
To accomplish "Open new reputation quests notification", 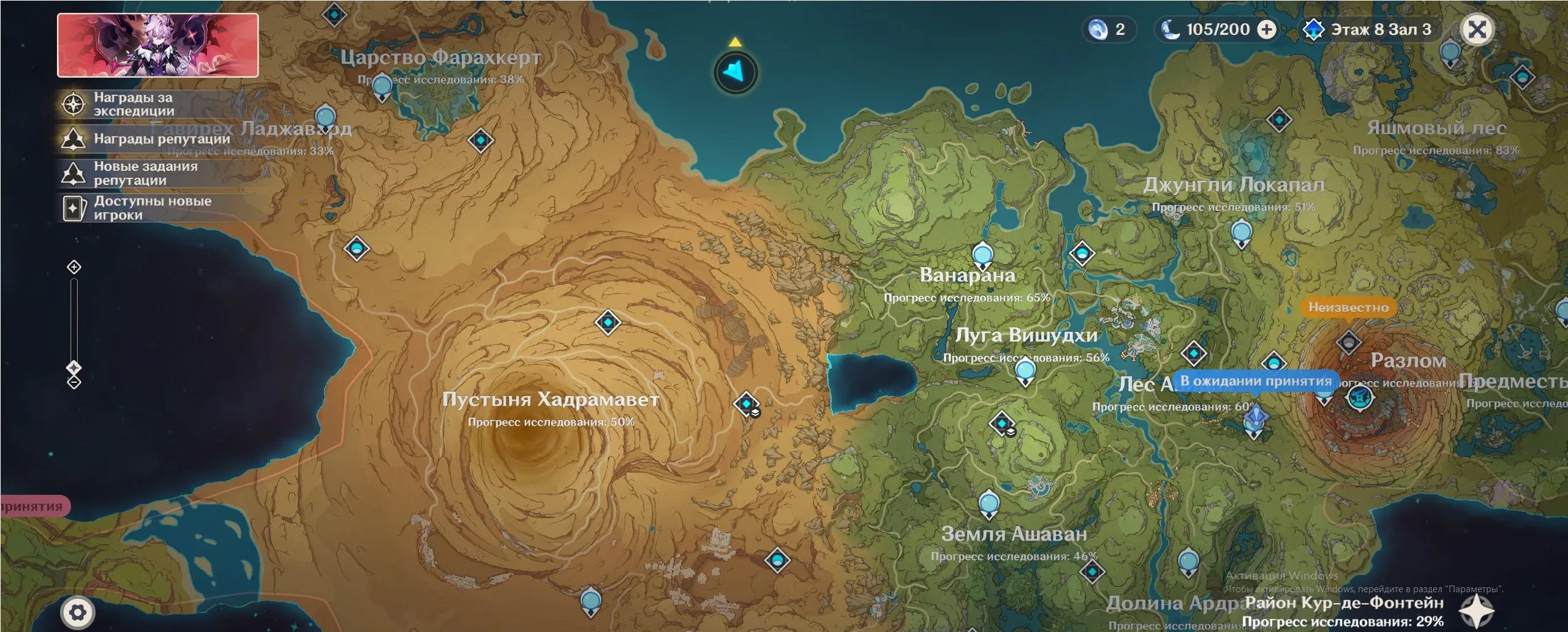I will 145,173.
